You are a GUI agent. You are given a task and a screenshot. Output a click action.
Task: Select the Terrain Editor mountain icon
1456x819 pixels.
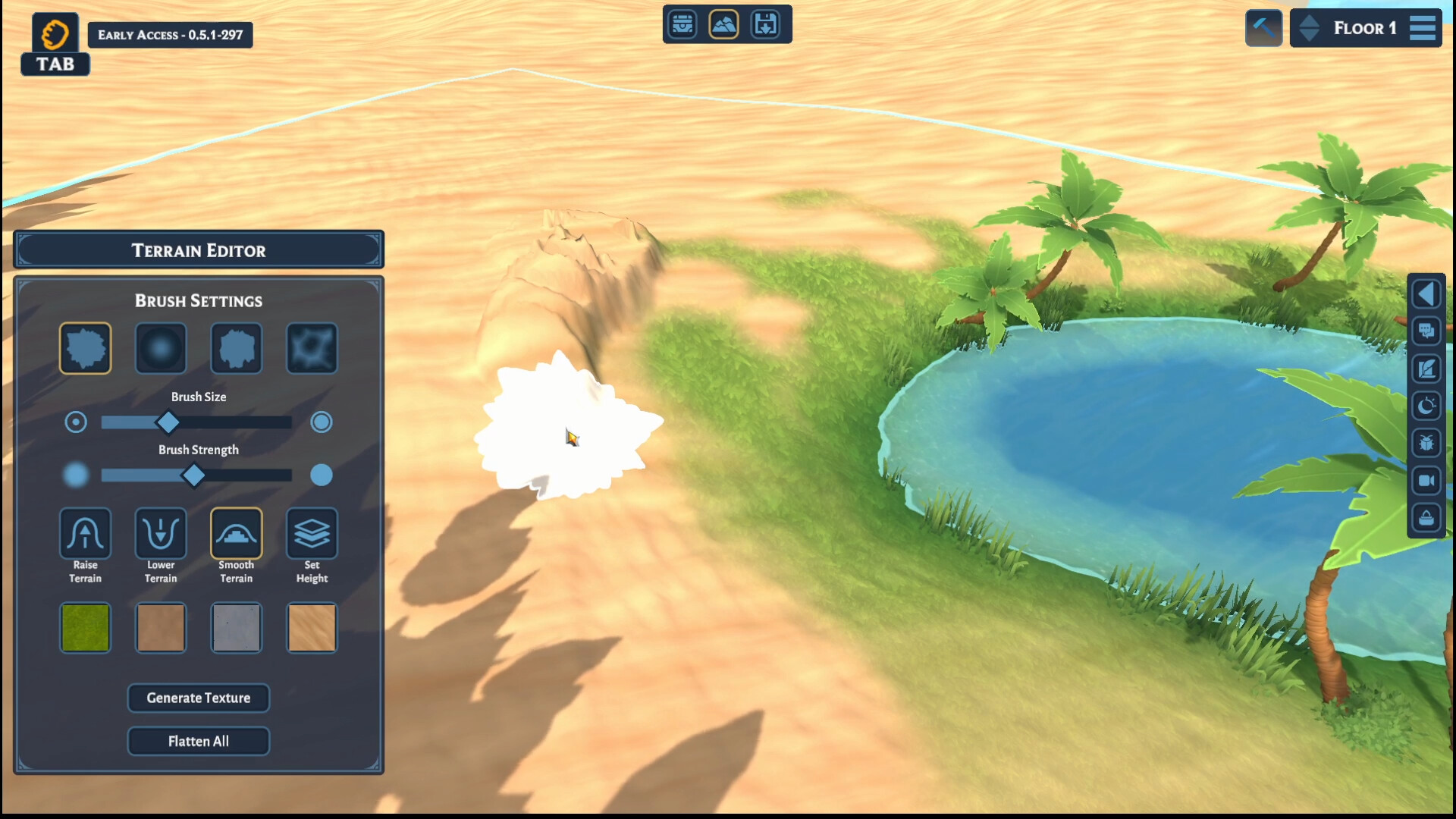[725, 24]
